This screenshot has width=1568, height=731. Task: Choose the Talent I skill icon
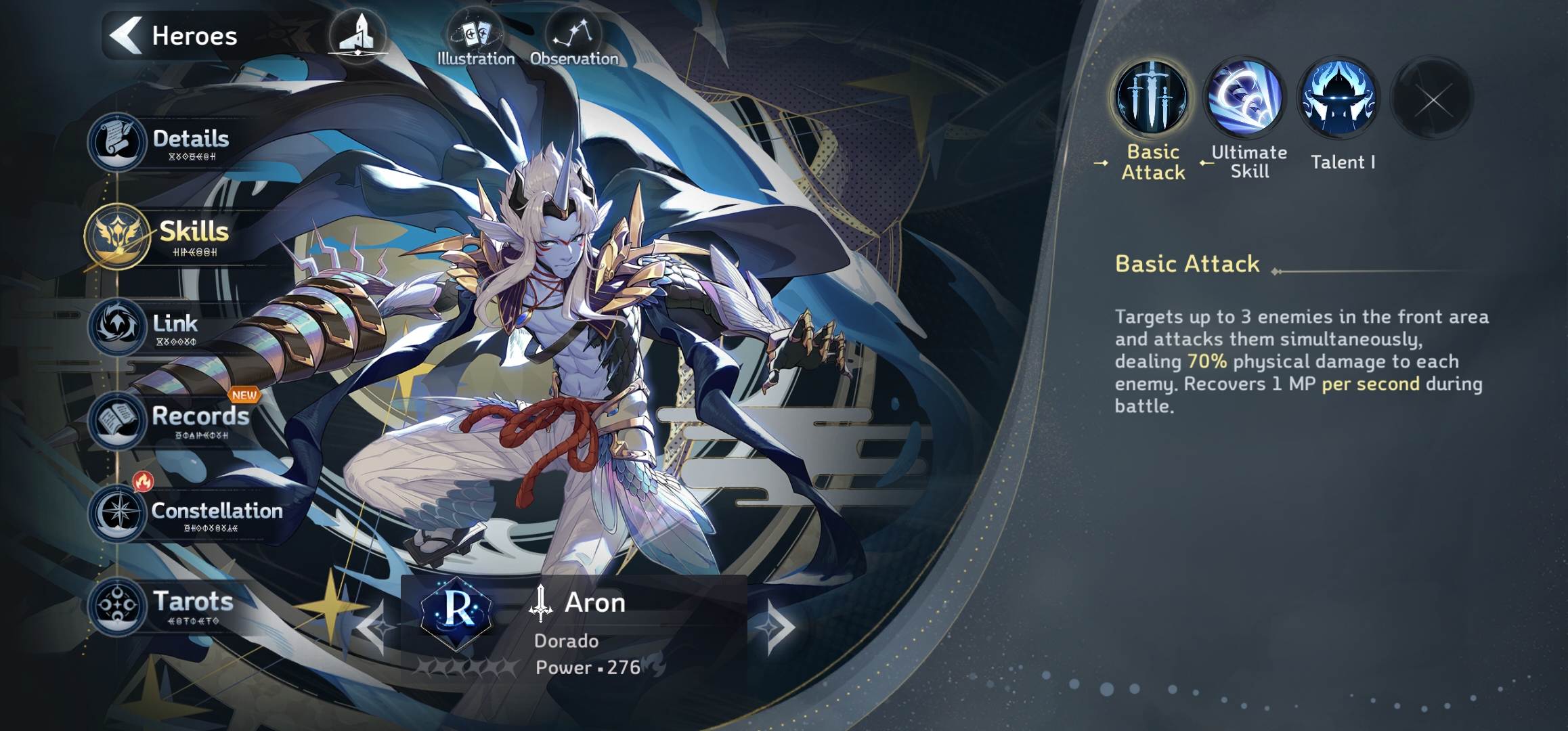point(1338,98)
